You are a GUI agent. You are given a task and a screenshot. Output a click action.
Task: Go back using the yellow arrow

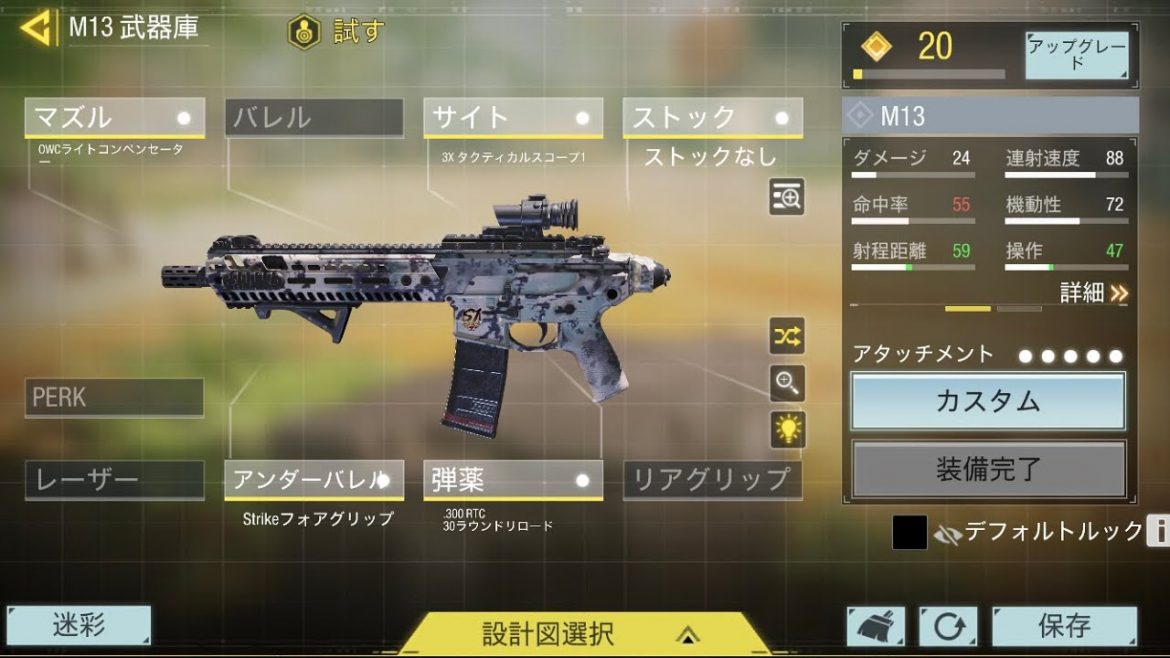[x=36, y=28]
